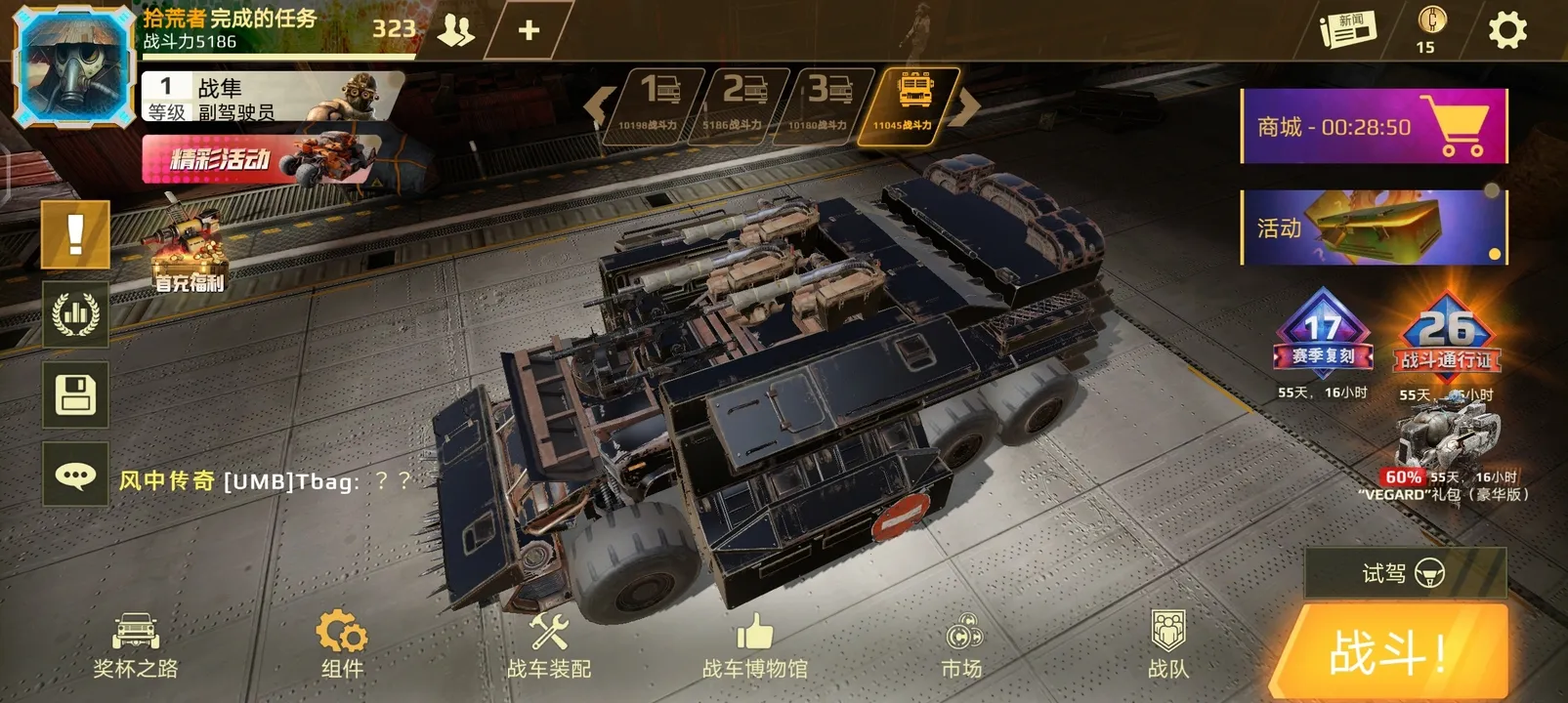Image resolution: width=1568 pixels, height=703 pixels.
Task: Open the 组件 parts menu
Action: coord(342,646)
